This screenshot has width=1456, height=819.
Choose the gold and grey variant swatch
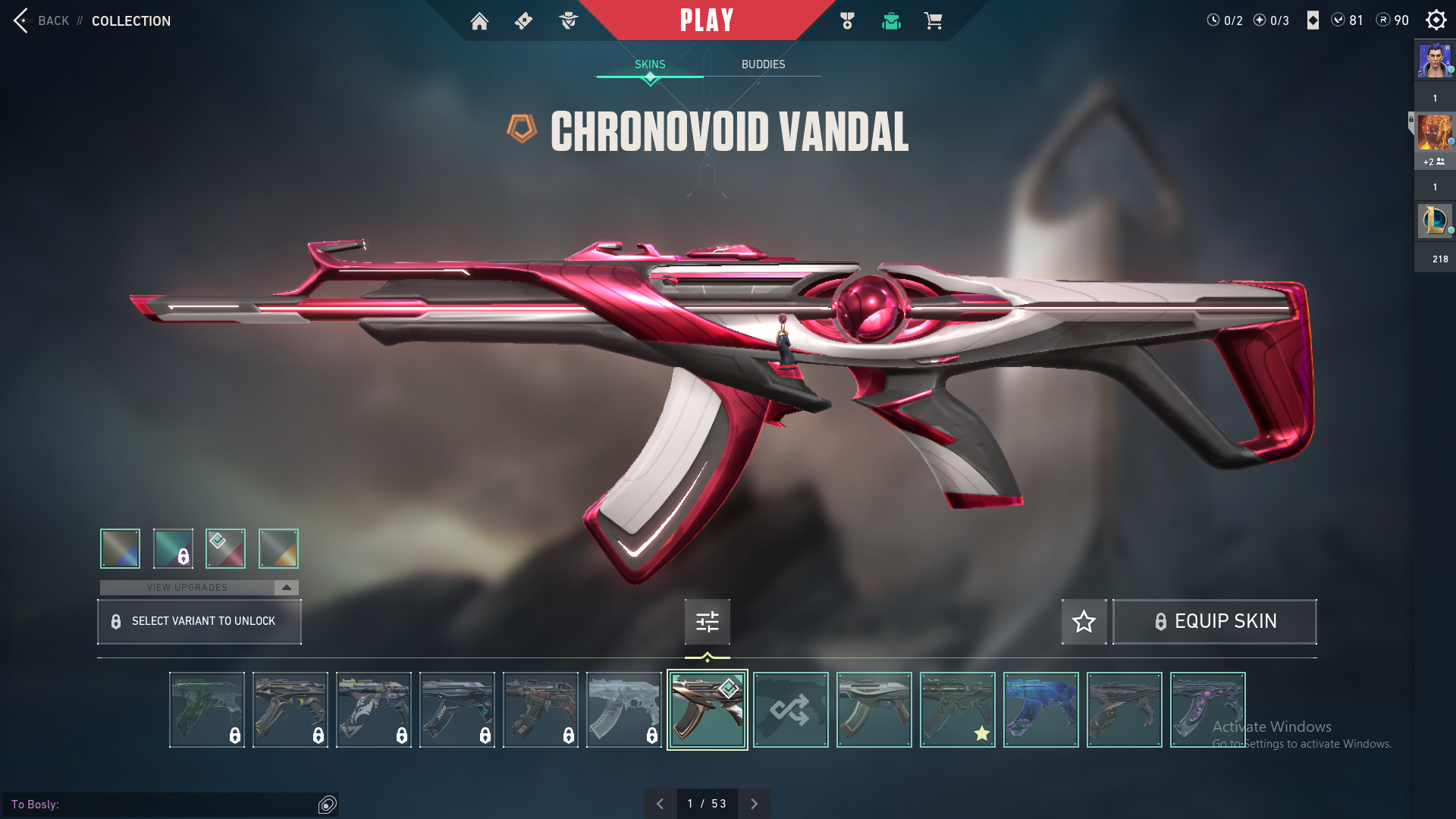click(x=278, y=548)
